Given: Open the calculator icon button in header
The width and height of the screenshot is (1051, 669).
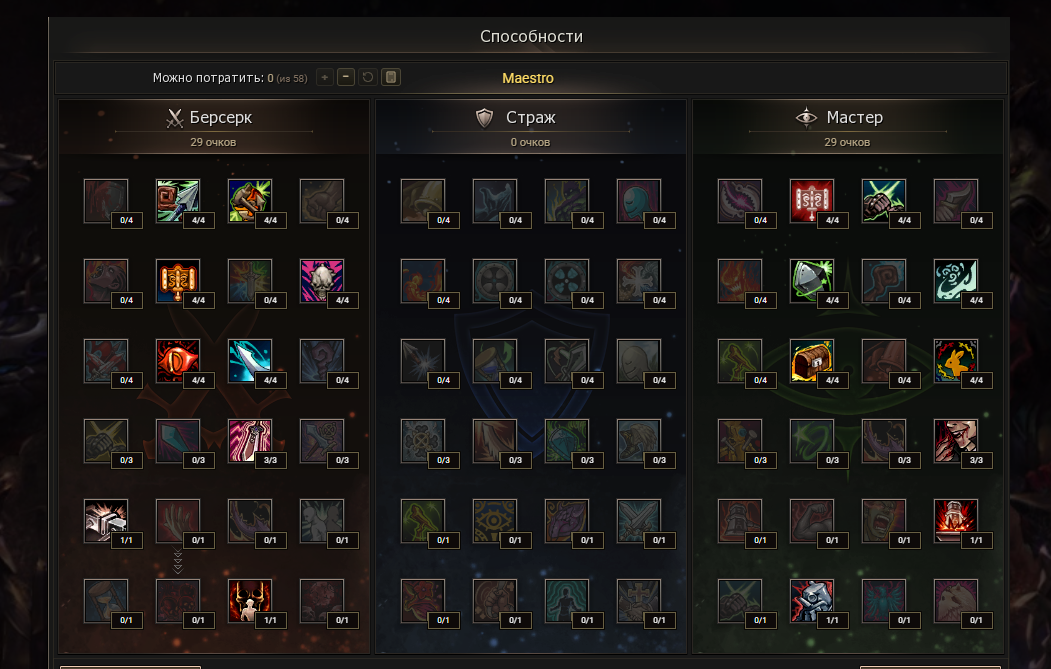Looking at the screenshot, I should [391, 77].
